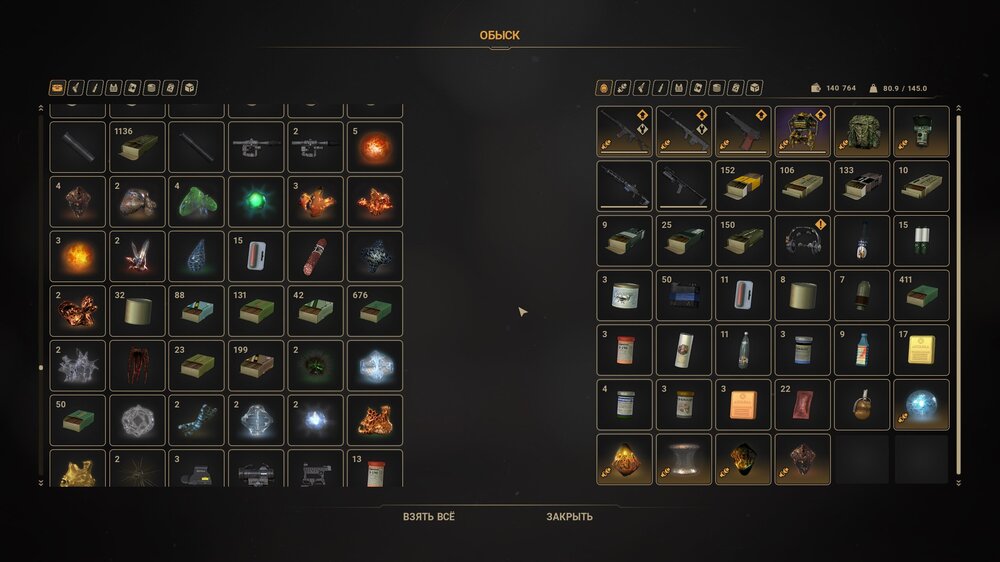Select the stack of 32 tin cans
Image resolution: width=1000 pixels, height=562 pixels.
tap(135, 311)
